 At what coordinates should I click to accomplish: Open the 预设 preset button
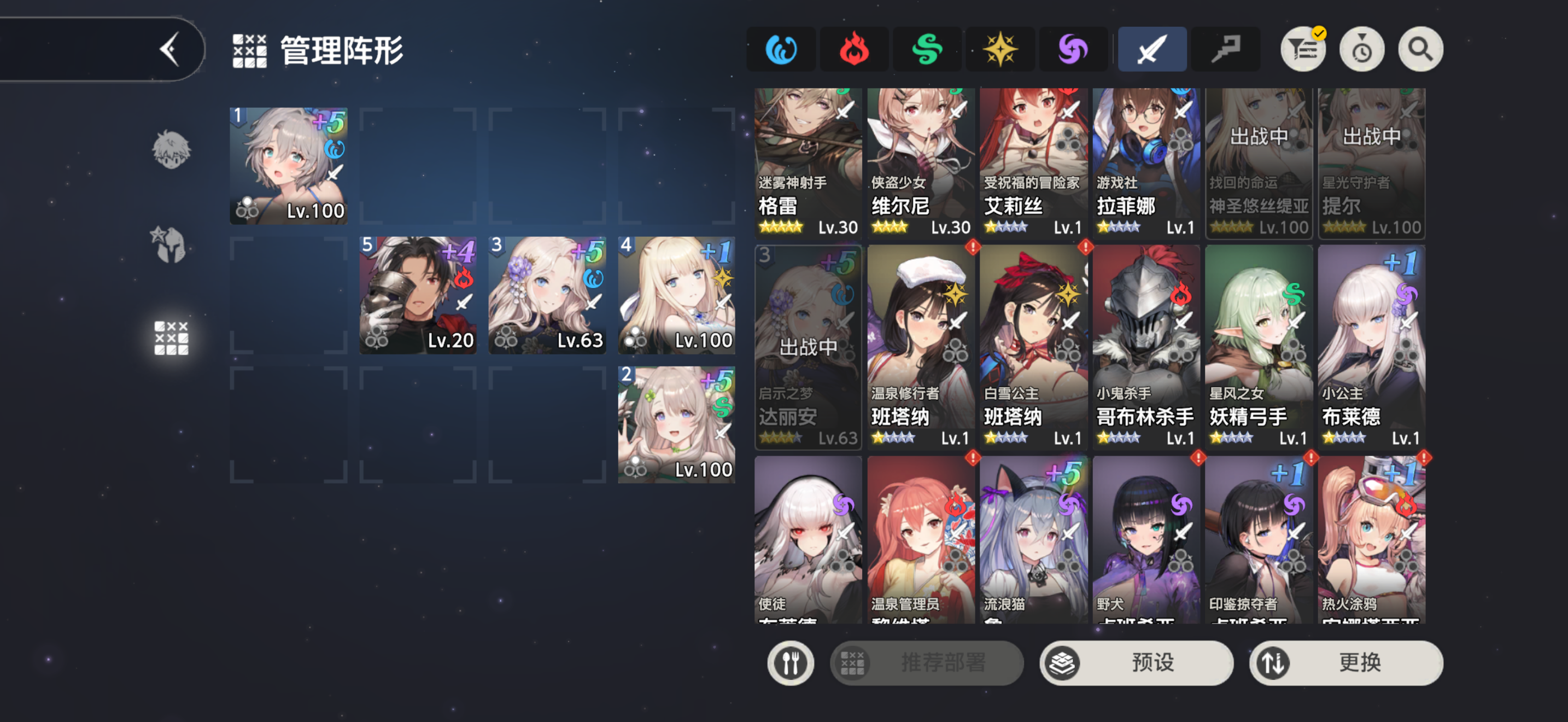(1136, 662)
